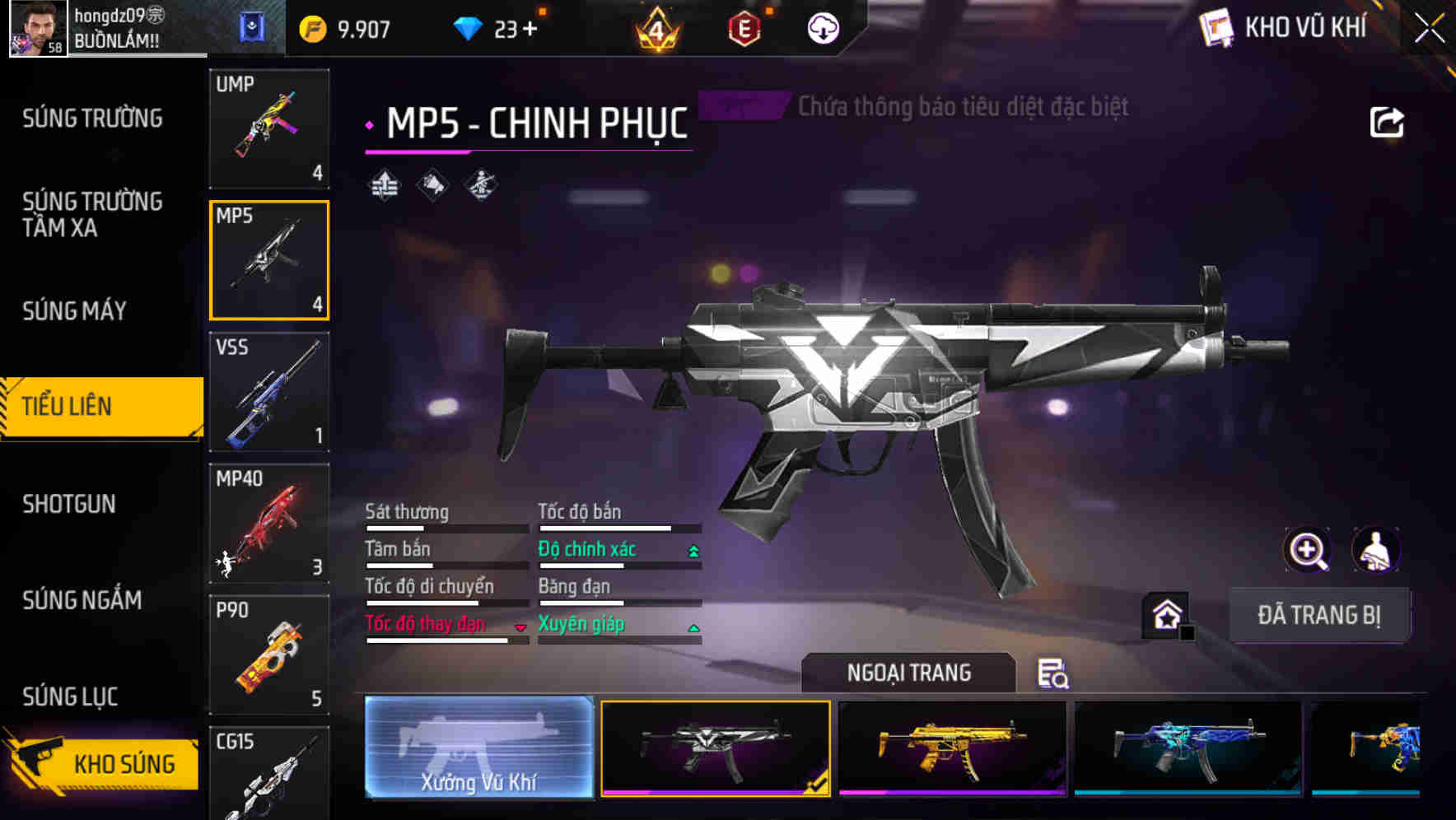This screenshot has height=820, width=1456.
Task: Open the skin list icon next to Ngoại Trang
Action: point(1055,673)
